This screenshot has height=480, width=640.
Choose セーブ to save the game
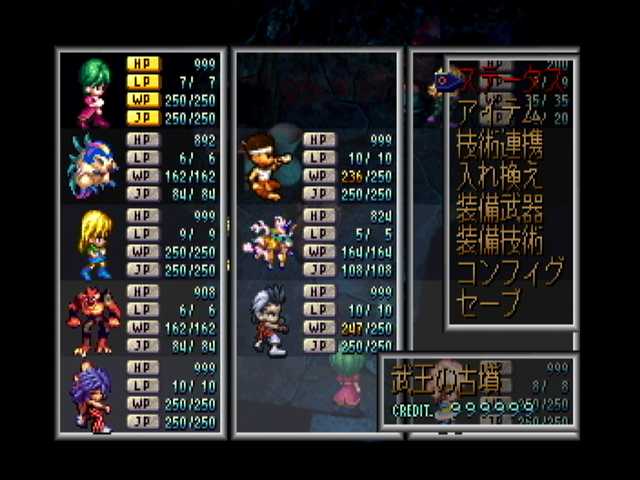(x=488, y=302)
